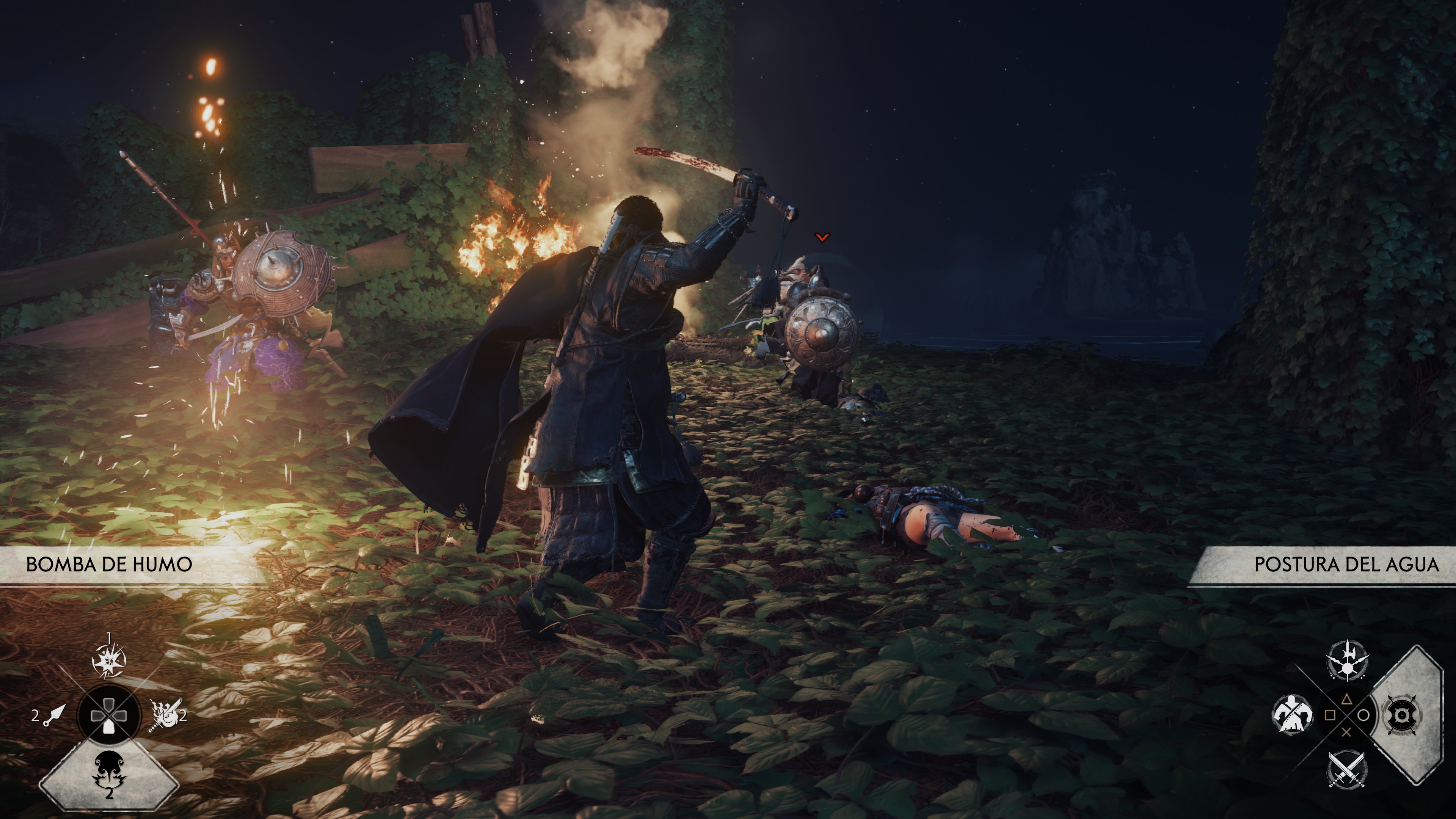Click the sticky bomb icon above the d-pad
This screenshot has width=1456, height=819.
pos(109,660)
